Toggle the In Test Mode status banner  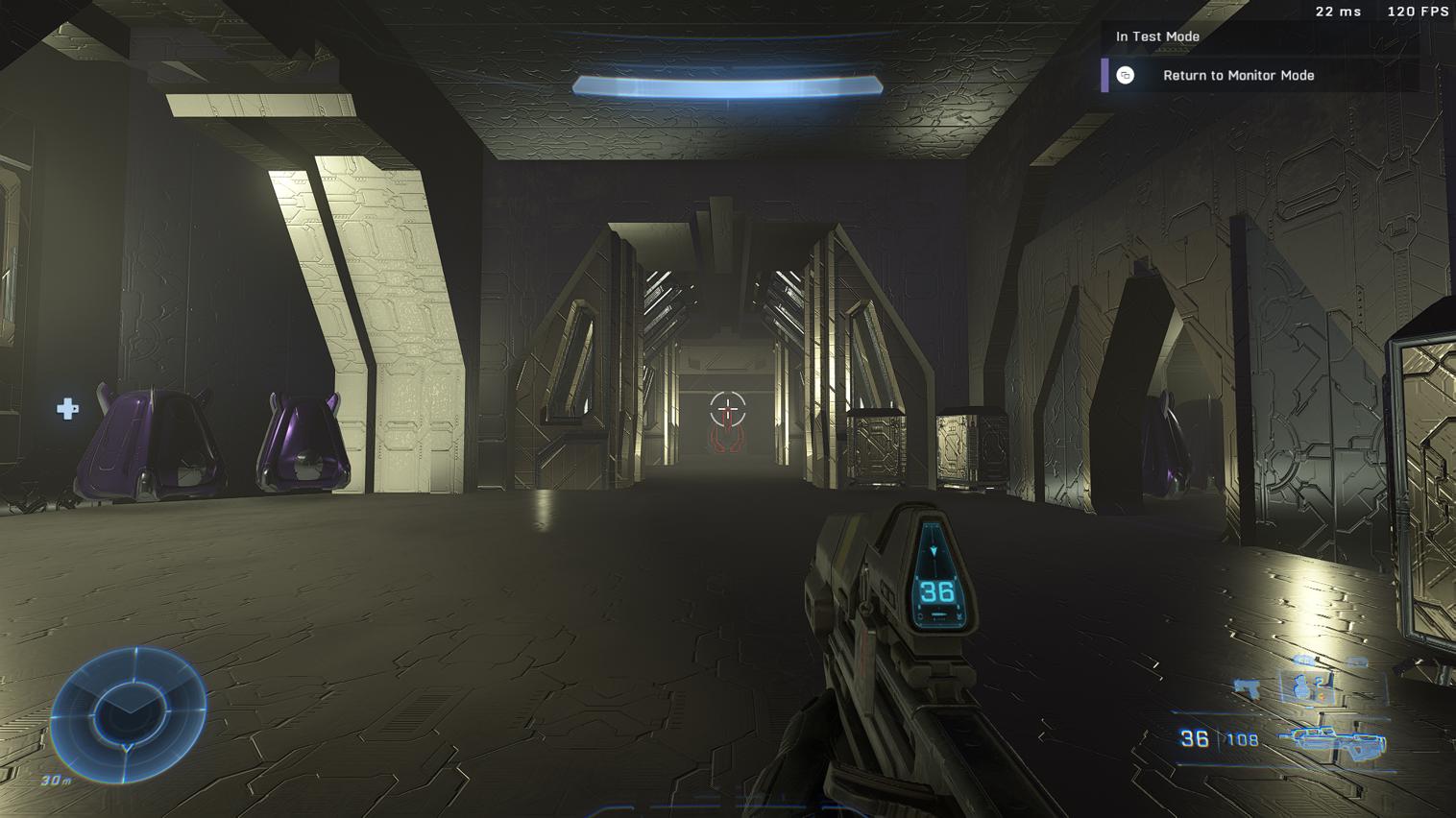[x=1156, y=36]
